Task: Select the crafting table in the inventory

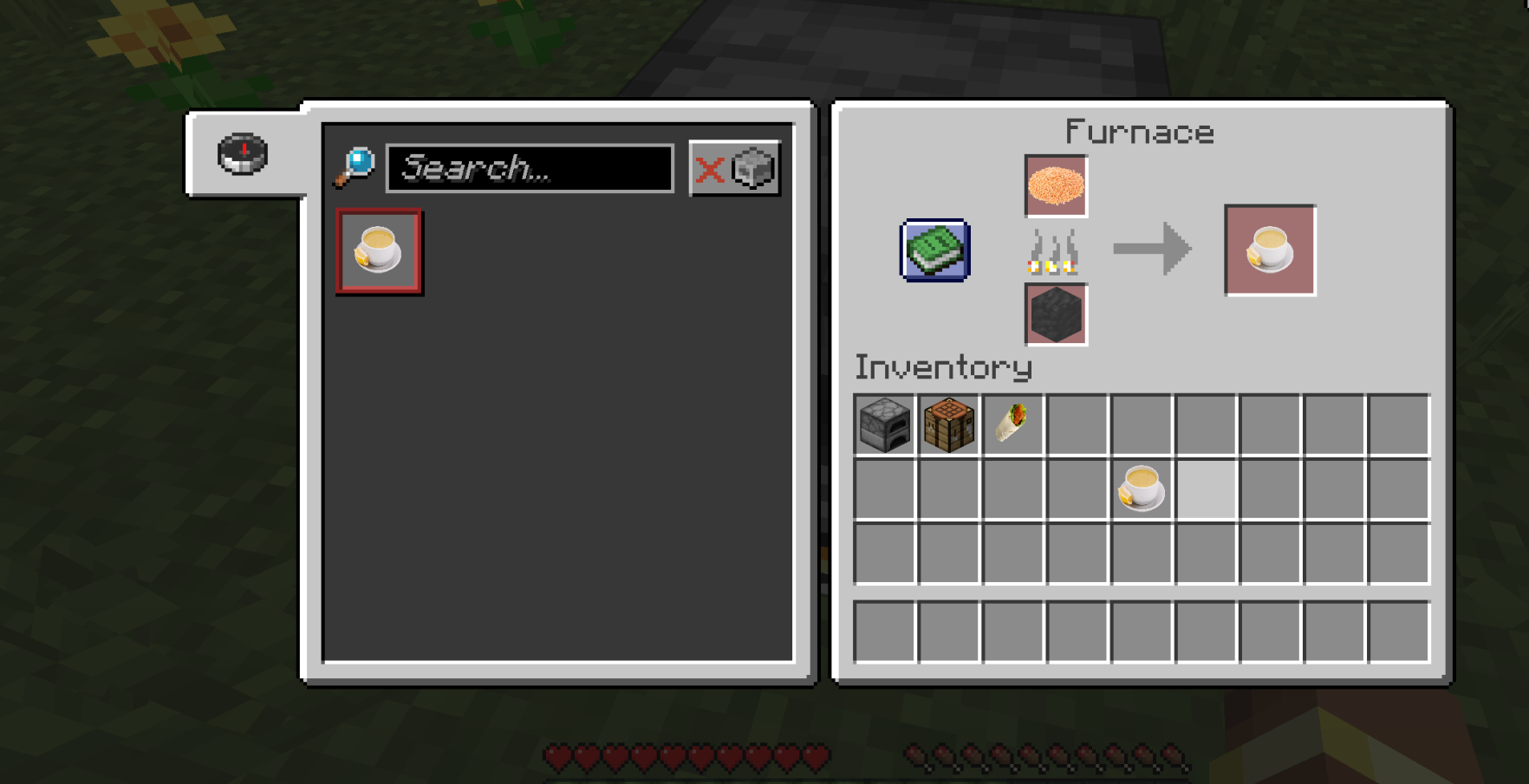Action: [947, 423]
